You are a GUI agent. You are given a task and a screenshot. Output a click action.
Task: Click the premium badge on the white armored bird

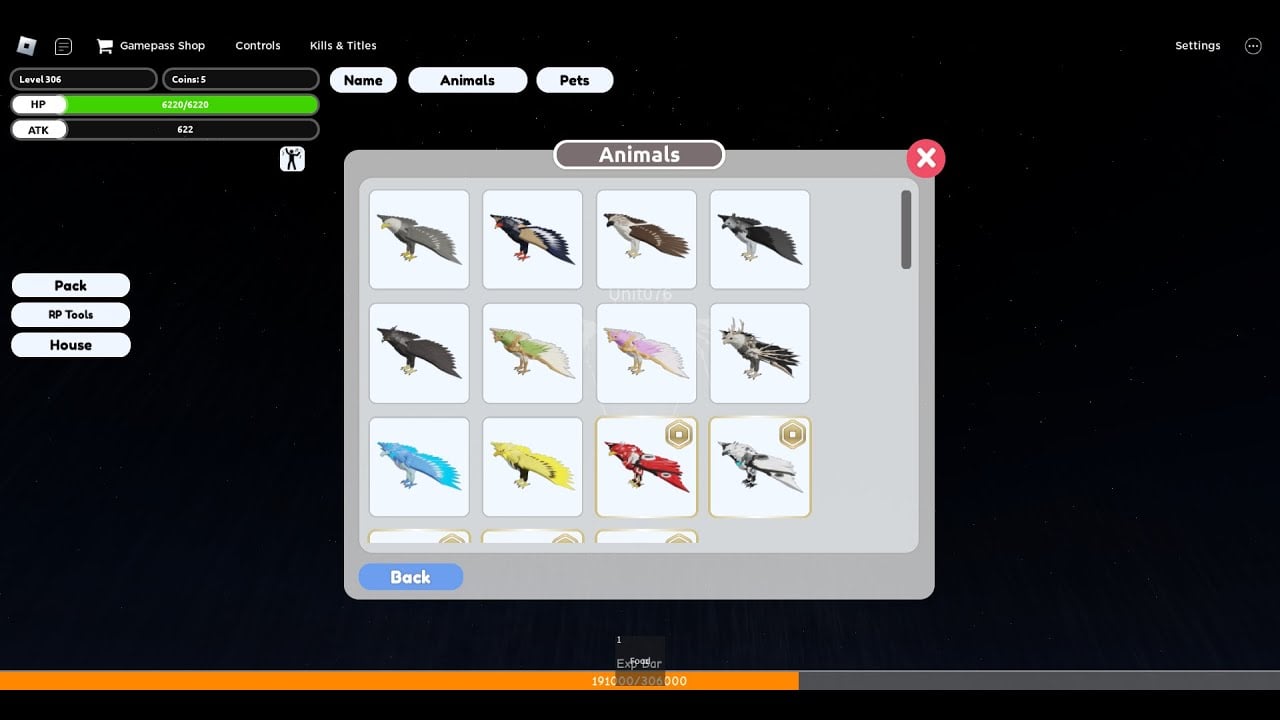click(794, 434)
